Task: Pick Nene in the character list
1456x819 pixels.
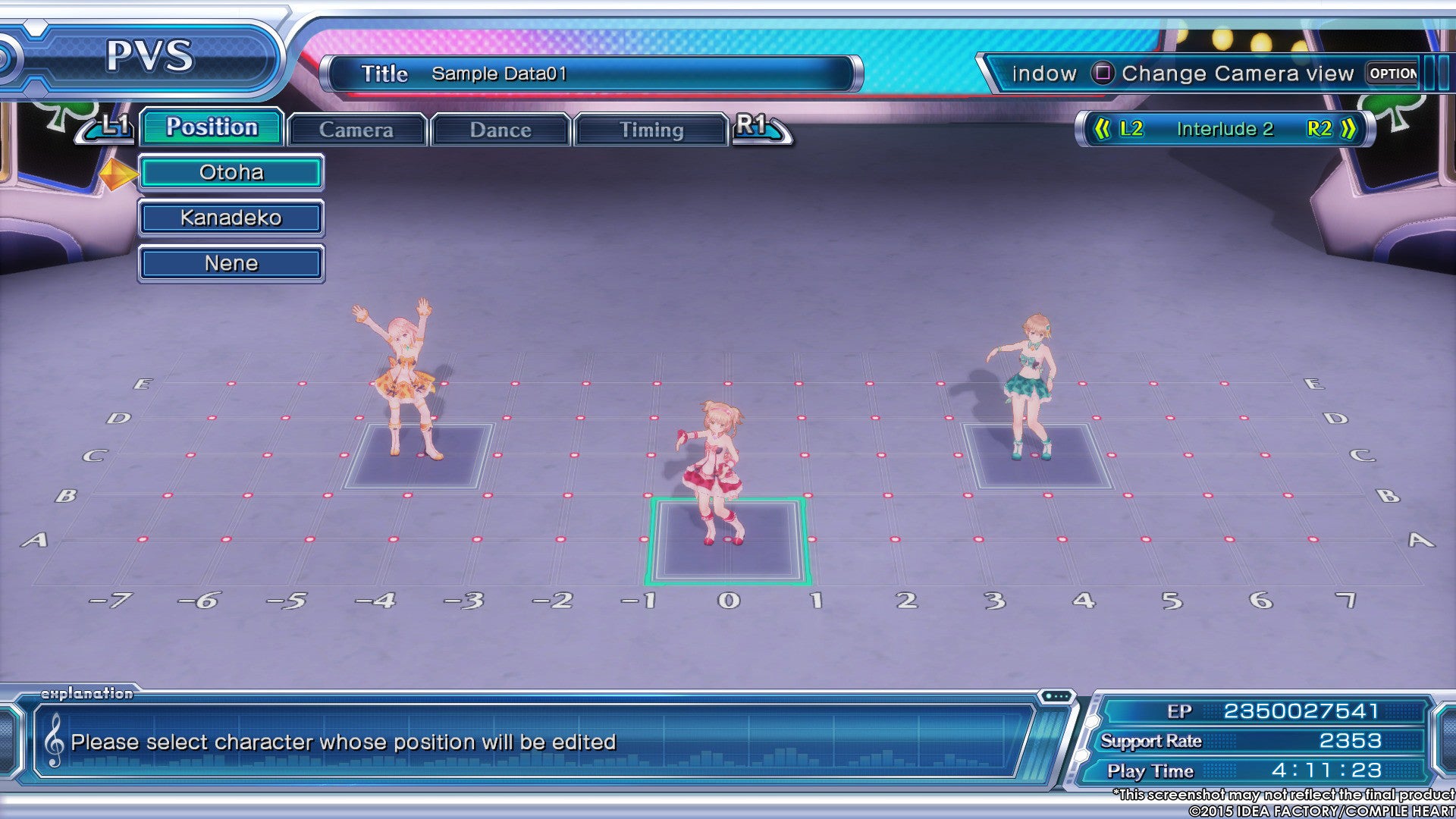Action: click(231, 264)
